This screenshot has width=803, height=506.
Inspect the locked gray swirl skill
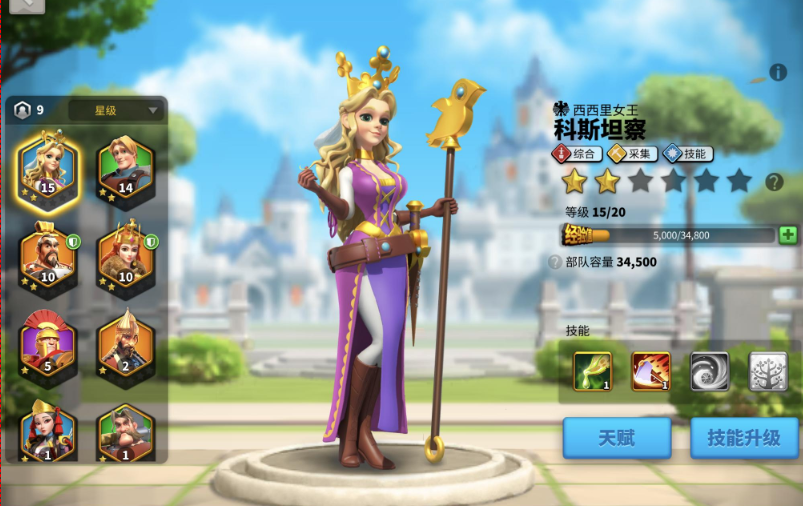pyautogui.click(x=709, y=371)
